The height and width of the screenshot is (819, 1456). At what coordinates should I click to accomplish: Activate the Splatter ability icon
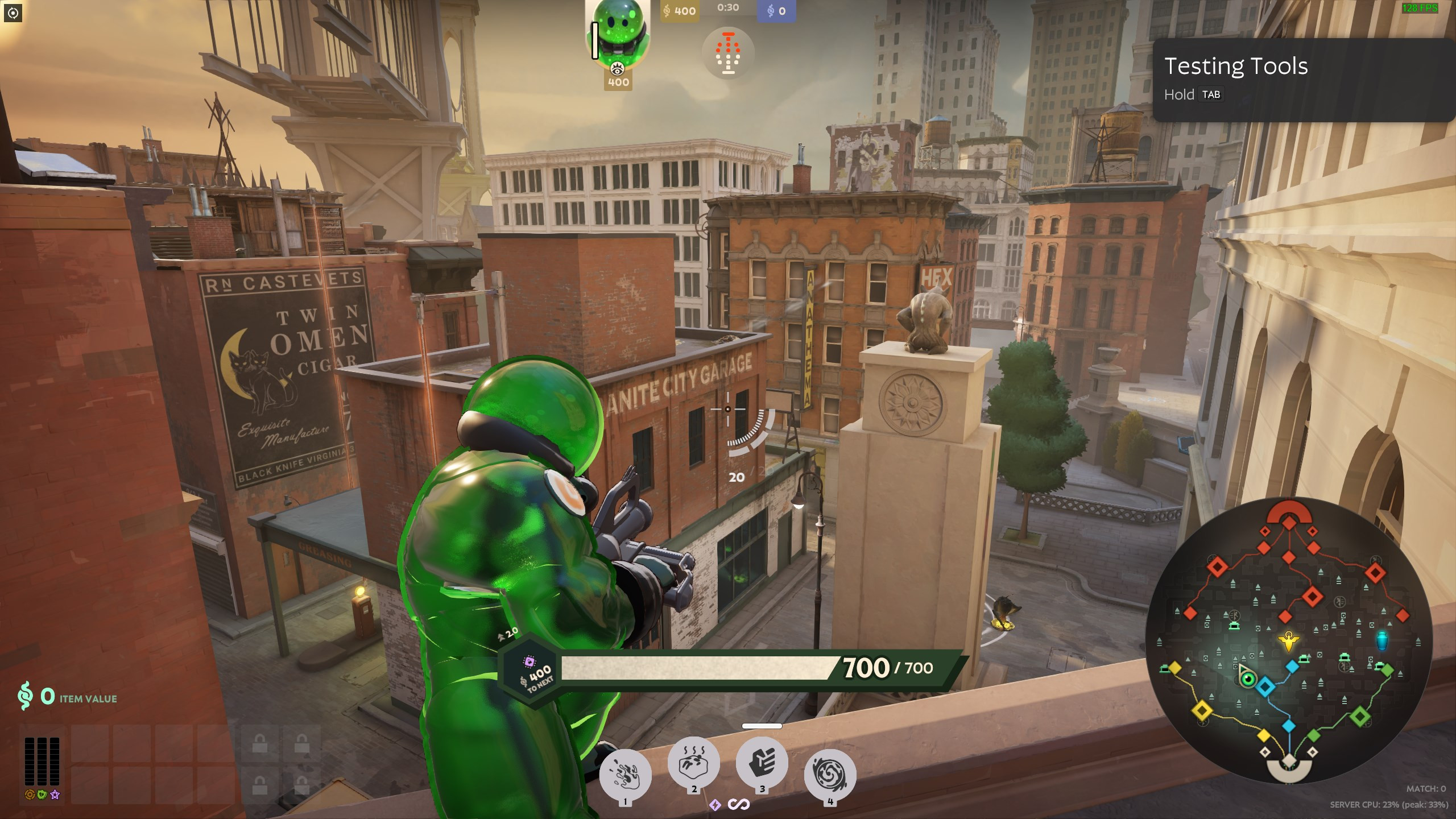(x=625, y=775)
